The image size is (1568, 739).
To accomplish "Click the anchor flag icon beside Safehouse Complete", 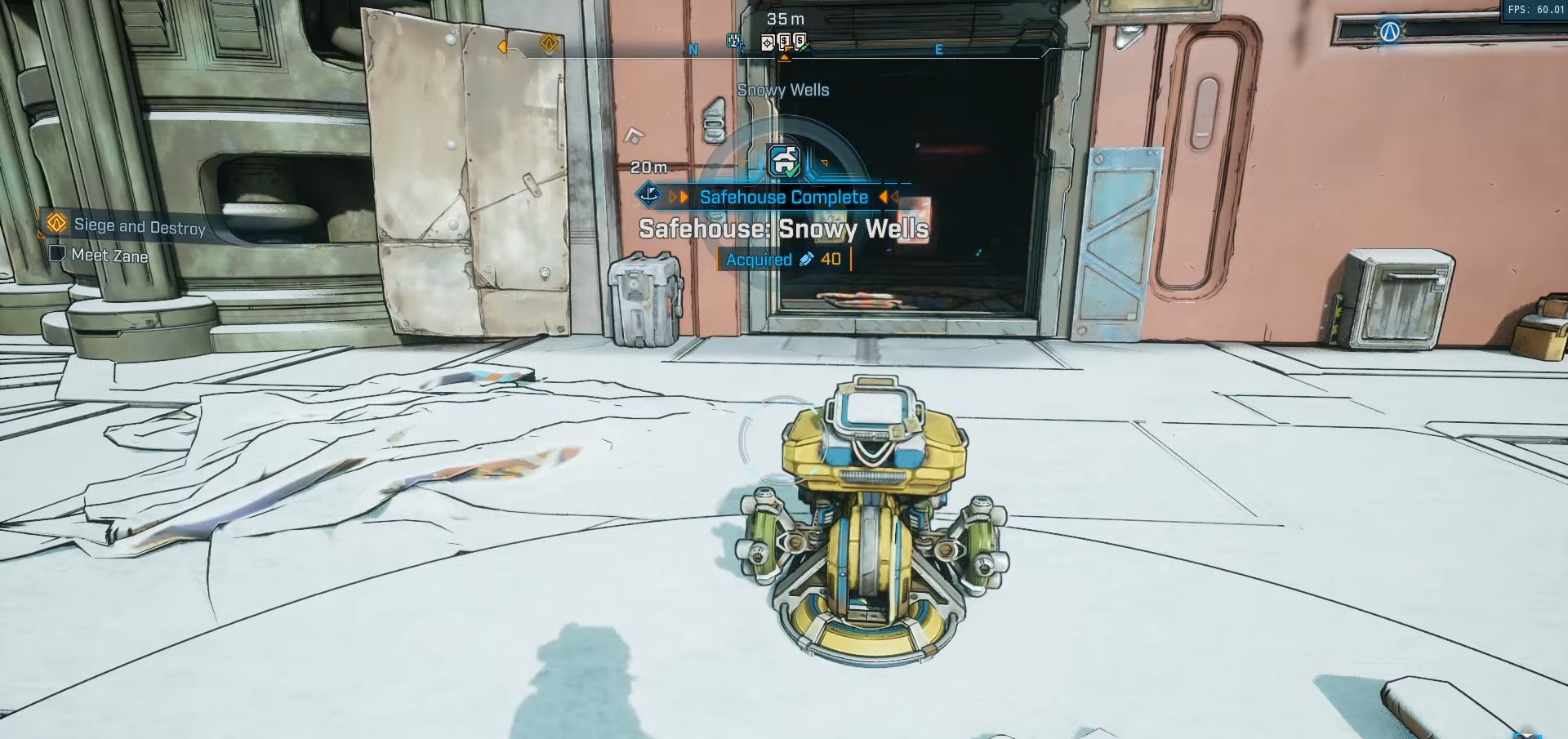I will [650, 196].
